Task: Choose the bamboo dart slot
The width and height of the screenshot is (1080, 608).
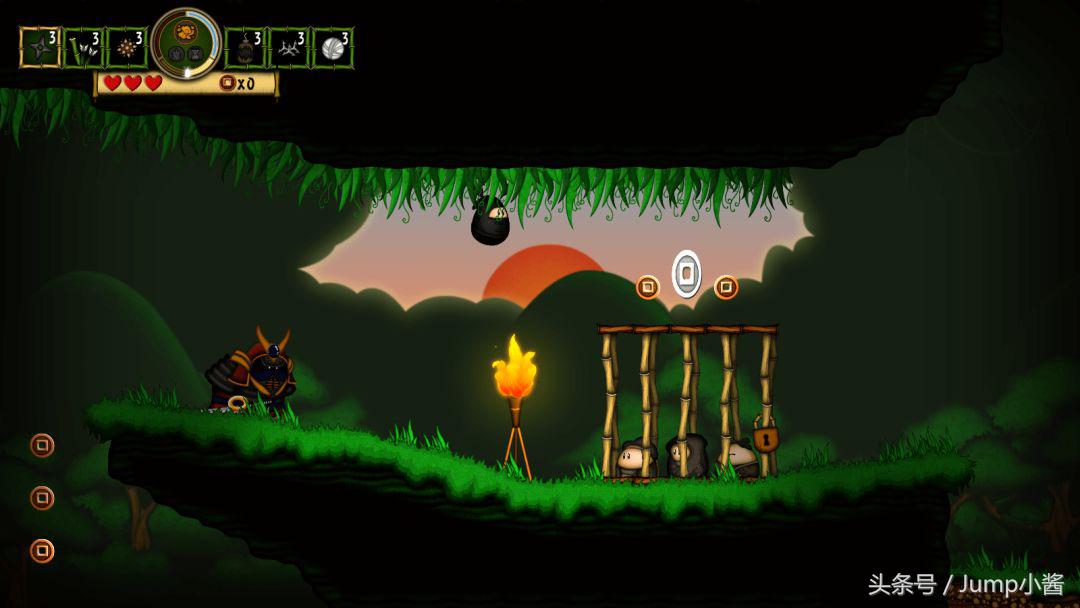Action: (x=84, y=47)
